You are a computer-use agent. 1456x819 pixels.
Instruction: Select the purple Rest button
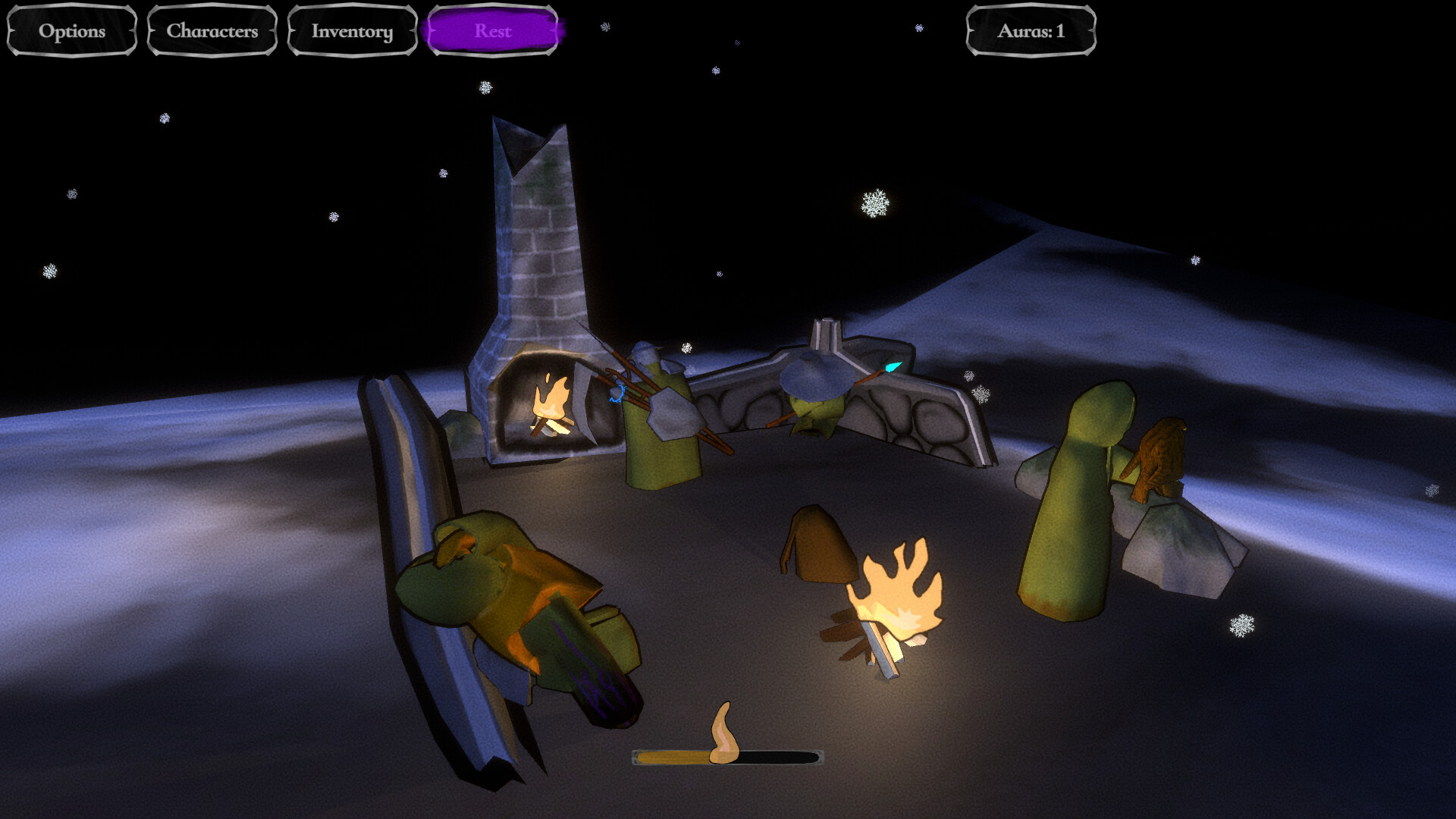pyautogui.click(x=493, y=31)
